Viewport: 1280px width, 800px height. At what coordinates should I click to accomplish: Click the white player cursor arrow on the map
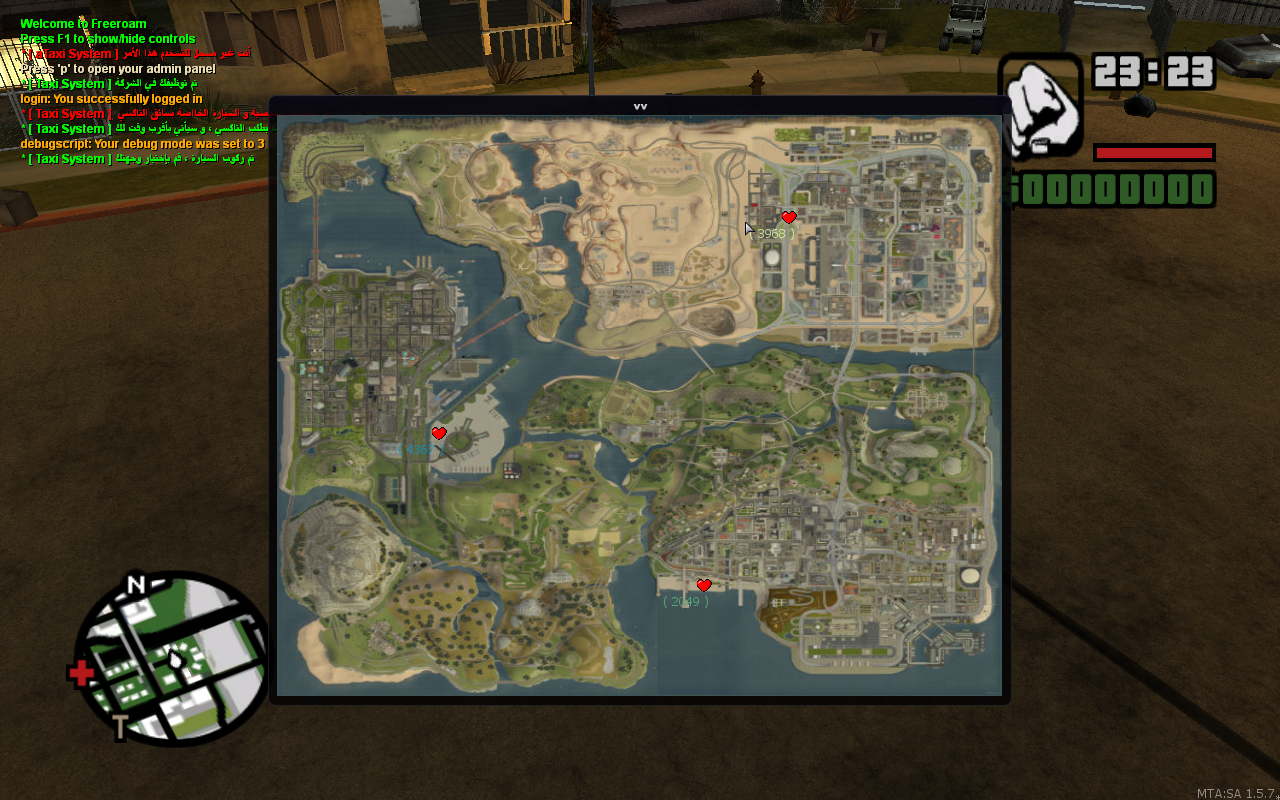pos(748,227)
